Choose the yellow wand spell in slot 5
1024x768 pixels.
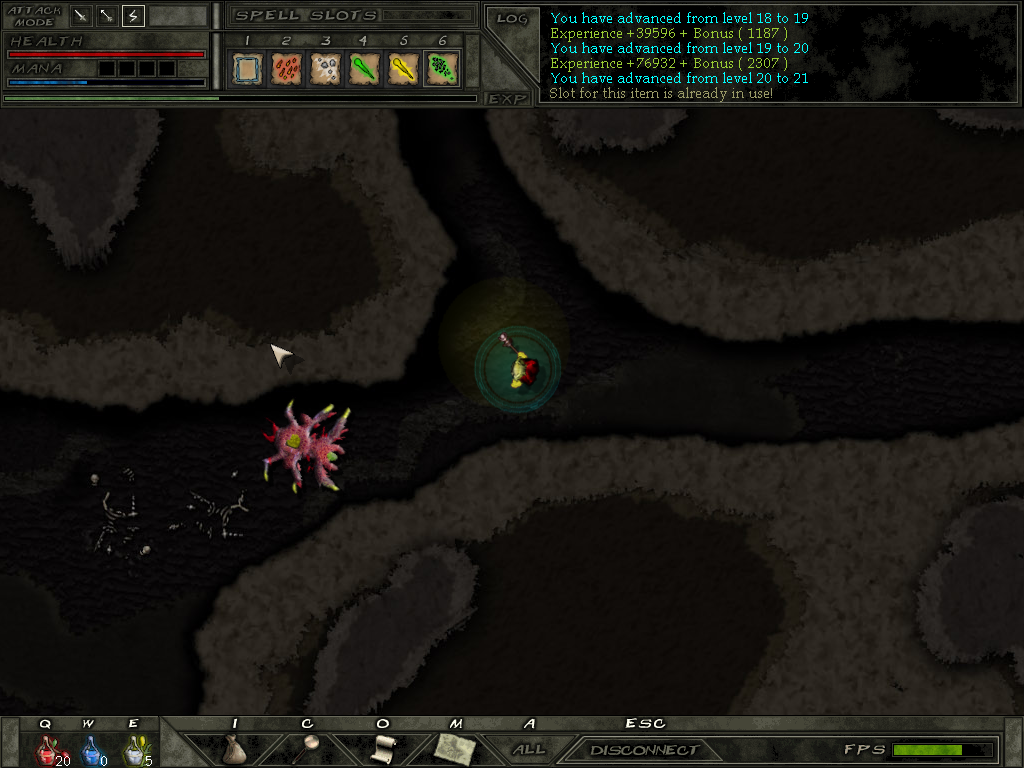402,68
